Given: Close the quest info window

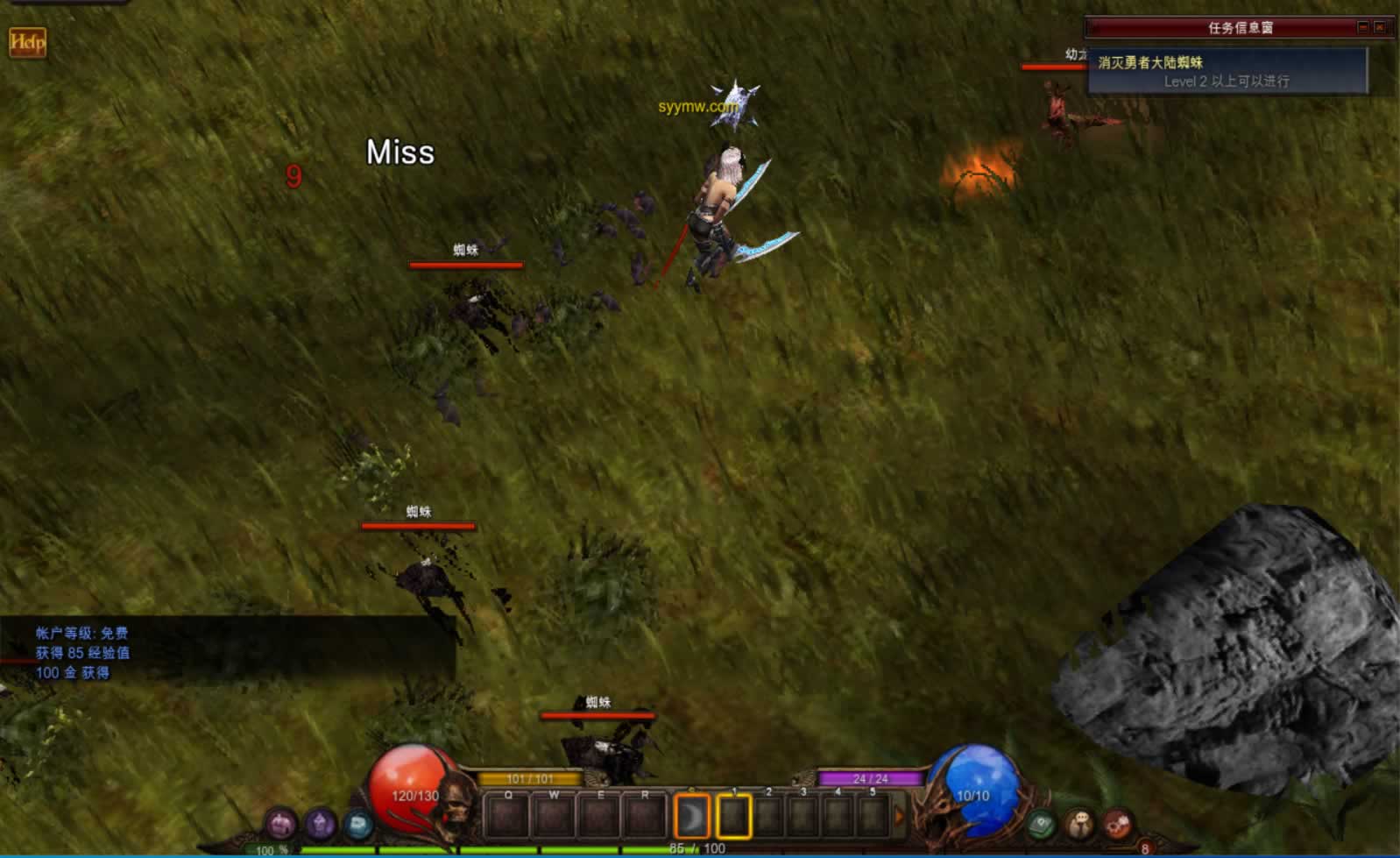Looking at the screenshot, I should [x=1380, y=28].
